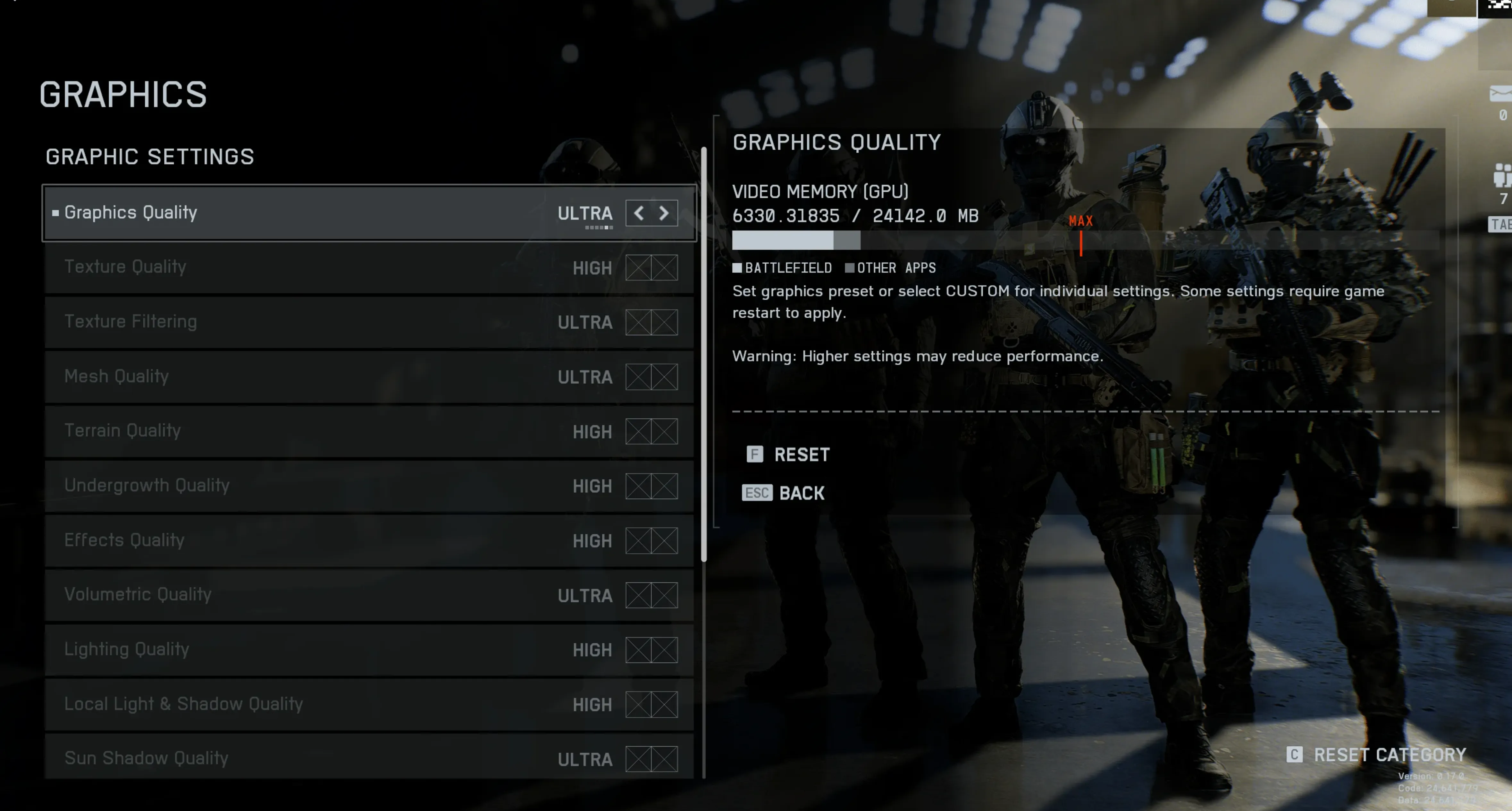Viewport: 1512px width, 811px height.
Task: Click the ESC key icon beside Back
Action: tap(757, 493)
